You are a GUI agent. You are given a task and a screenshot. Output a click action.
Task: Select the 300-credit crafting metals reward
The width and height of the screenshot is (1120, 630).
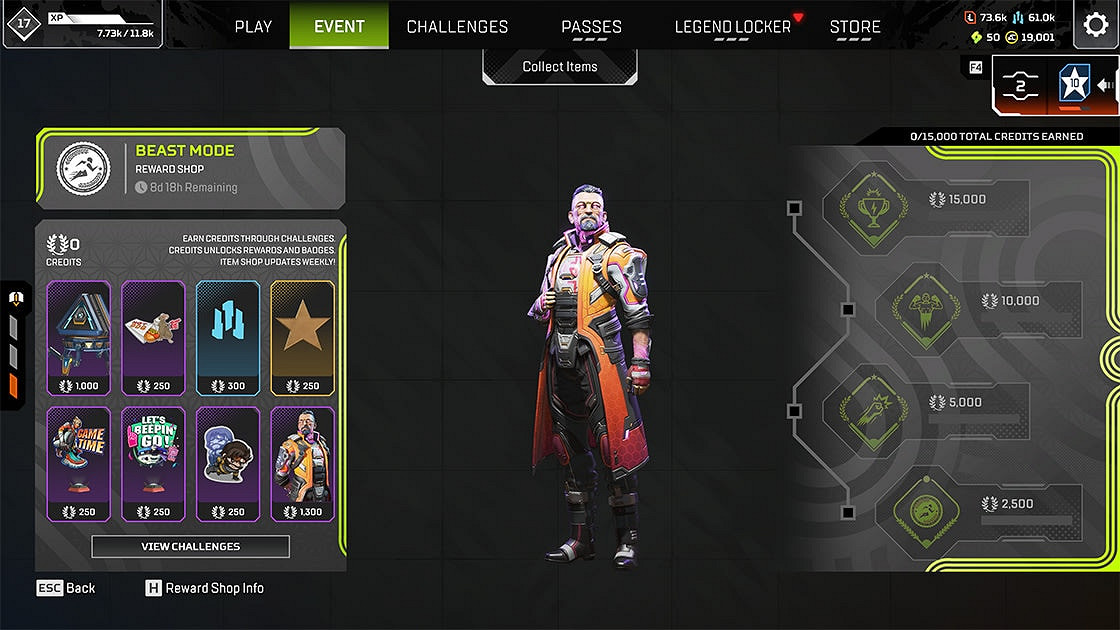click(x=228, y=337)
